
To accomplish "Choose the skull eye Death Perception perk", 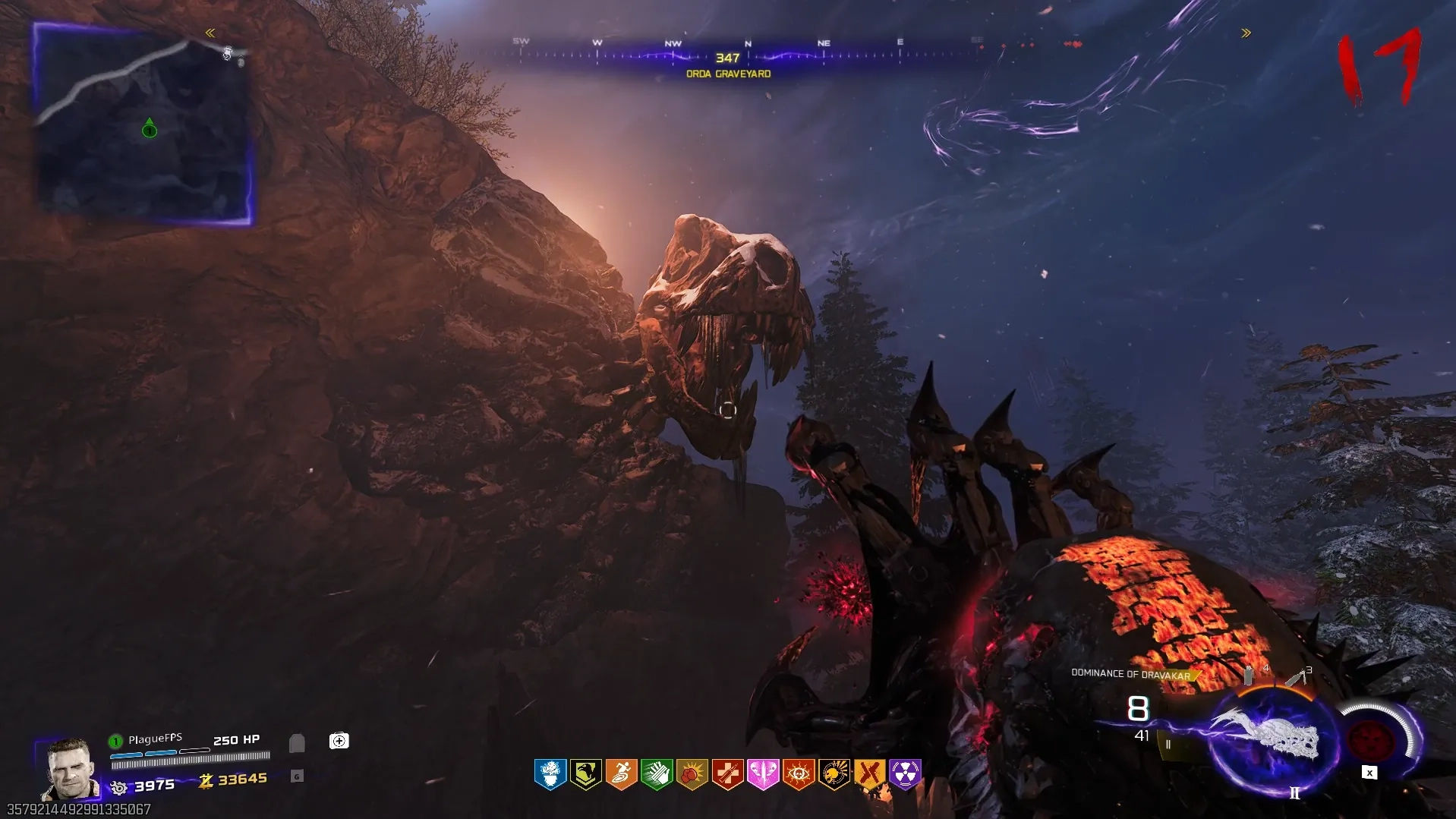I will click(799, 774).
